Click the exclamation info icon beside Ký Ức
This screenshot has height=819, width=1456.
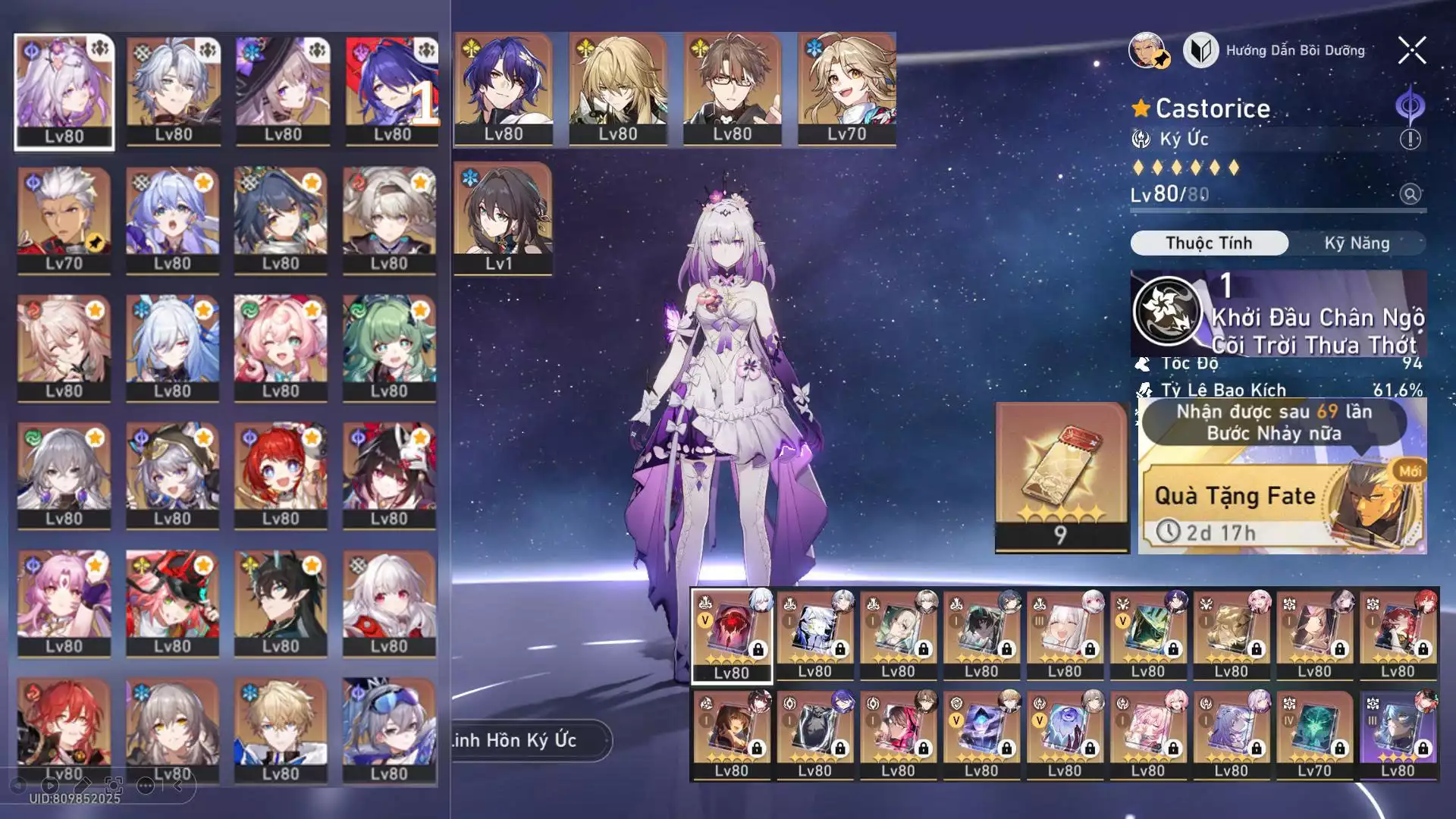1410,140
